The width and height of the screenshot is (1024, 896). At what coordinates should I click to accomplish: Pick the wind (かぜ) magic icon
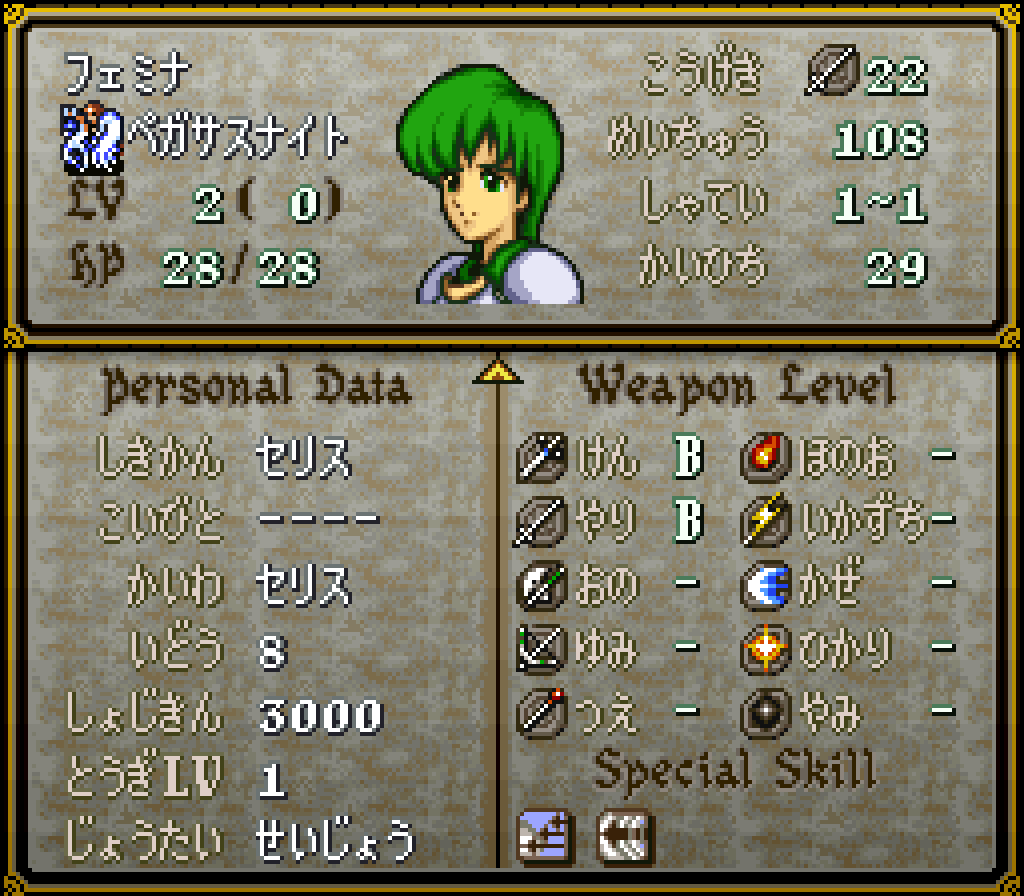767,586
